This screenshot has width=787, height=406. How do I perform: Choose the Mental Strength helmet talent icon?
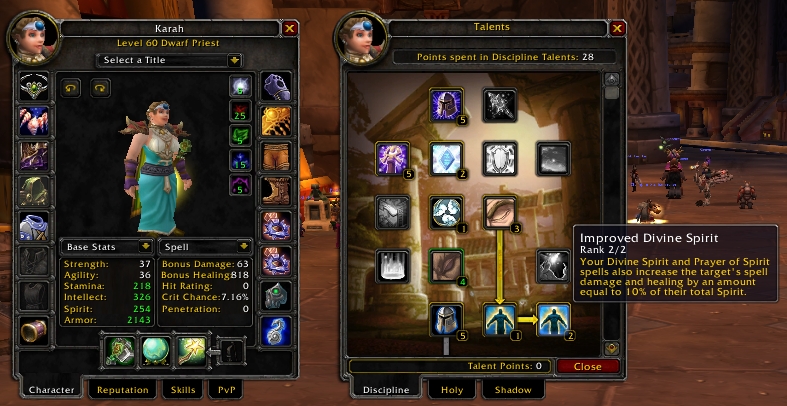pos(446,319)
